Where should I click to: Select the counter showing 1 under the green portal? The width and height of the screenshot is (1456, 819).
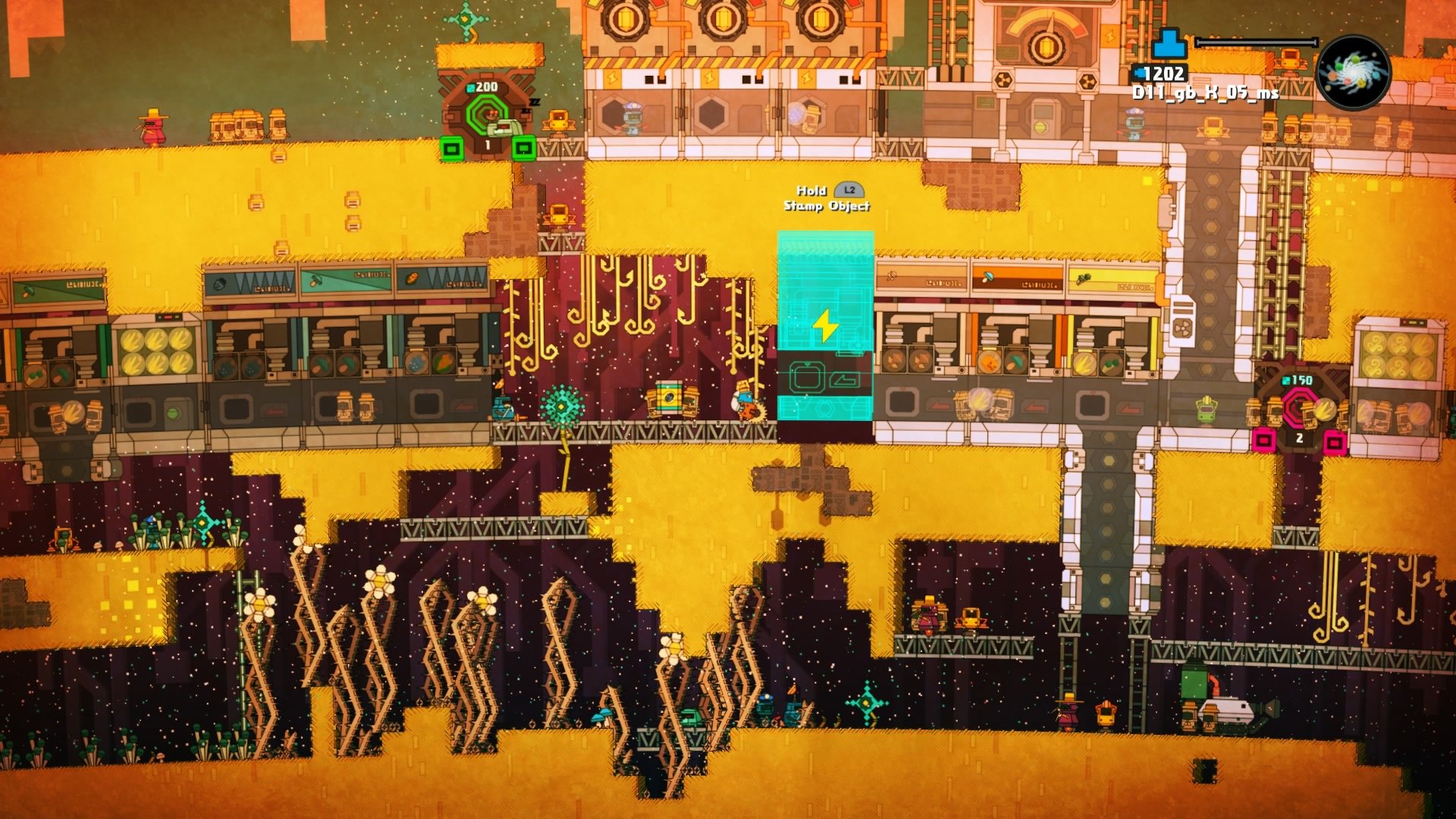[x=488, y=143]
